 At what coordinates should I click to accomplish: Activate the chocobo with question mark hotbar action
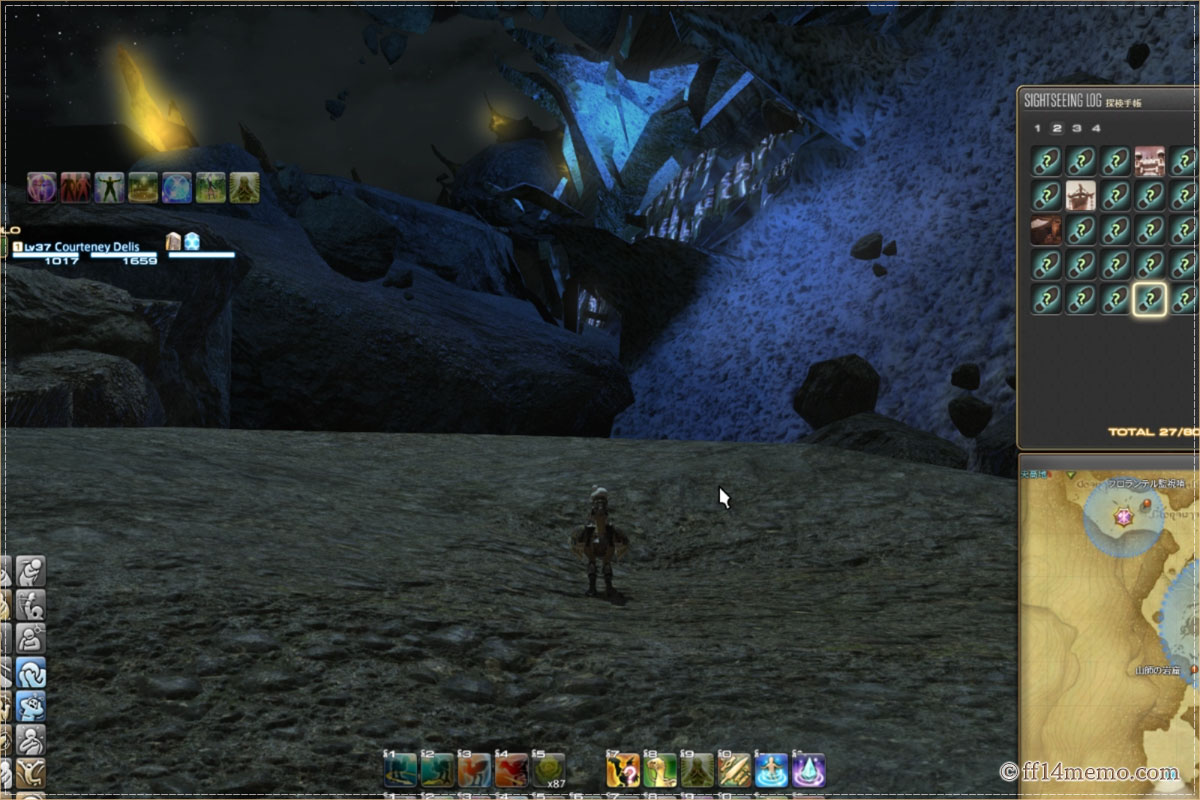click(x=623, y=769)
